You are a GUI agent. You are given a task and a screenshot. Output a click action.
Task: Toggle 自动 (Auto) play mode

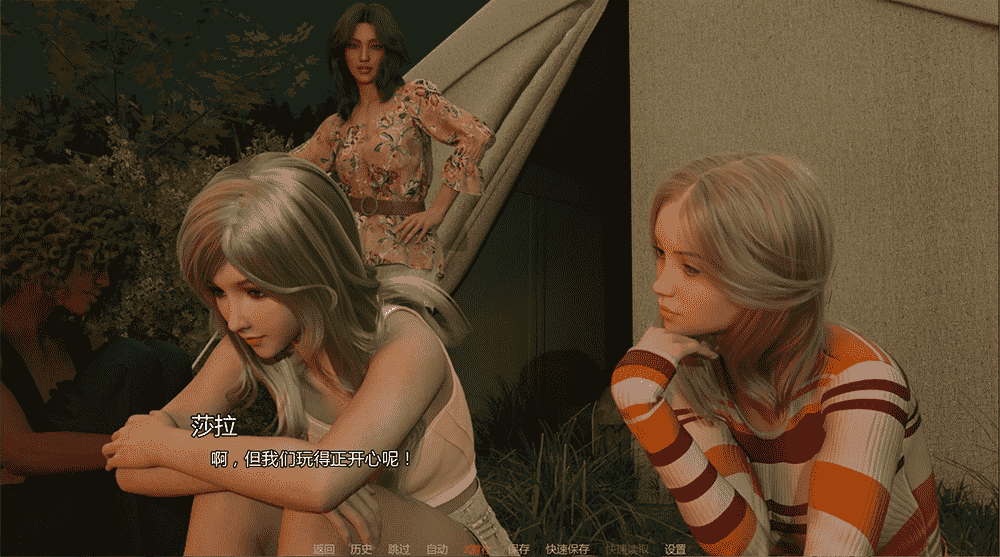pos(437,549)
